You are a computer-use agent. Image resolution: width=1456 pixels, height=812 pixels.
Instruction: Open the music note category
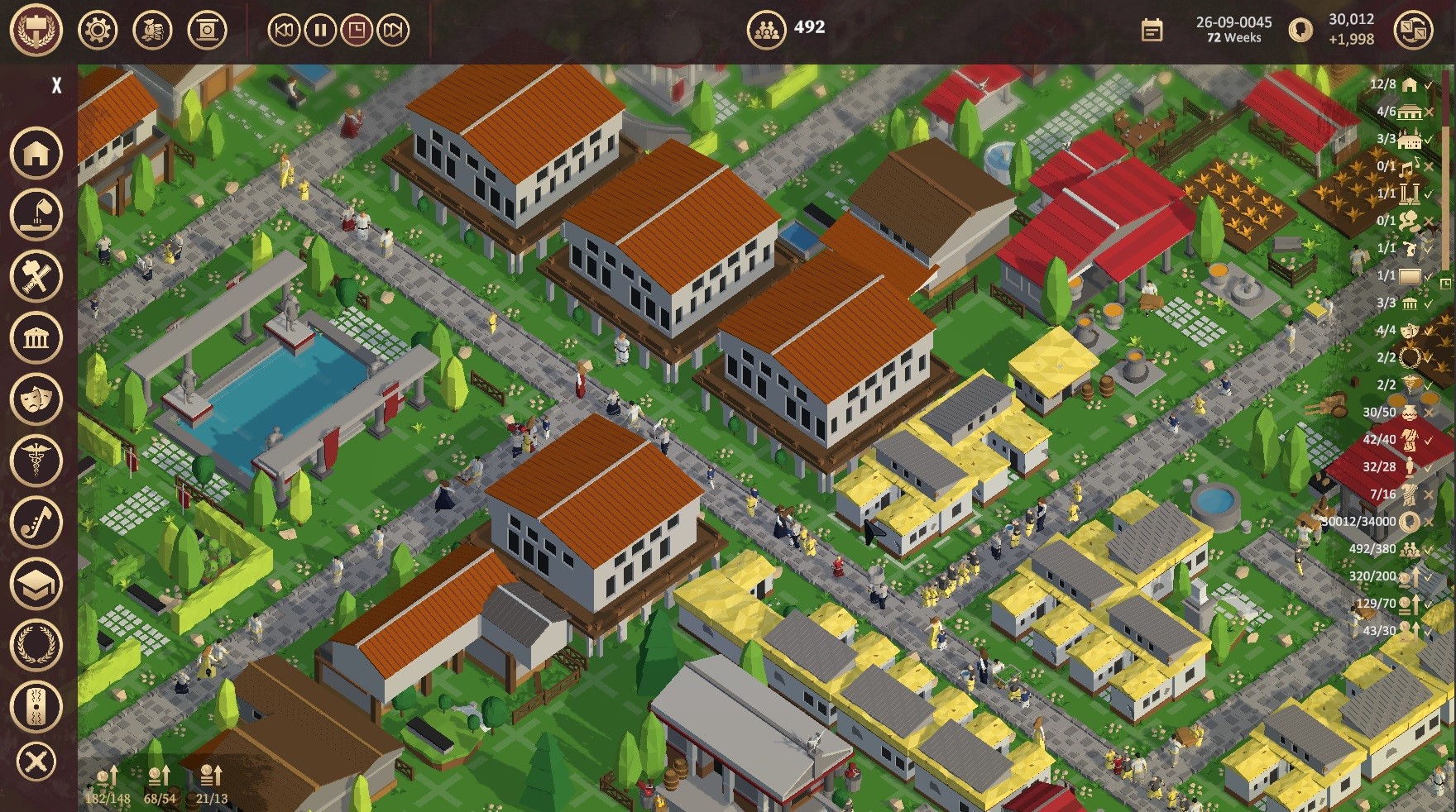point(36,522)
